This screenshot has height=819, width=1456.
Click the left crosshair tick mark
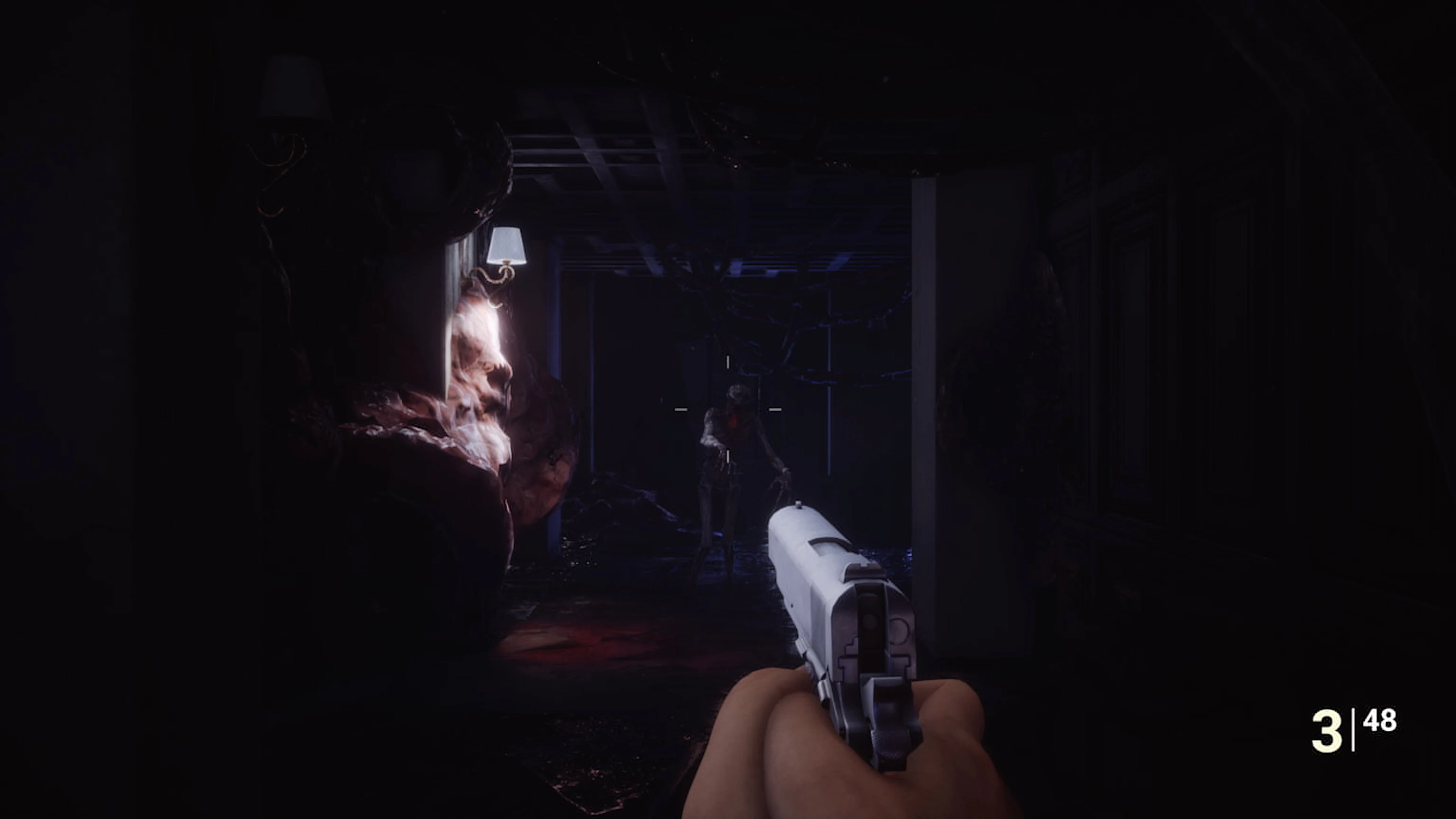point(681,409)
